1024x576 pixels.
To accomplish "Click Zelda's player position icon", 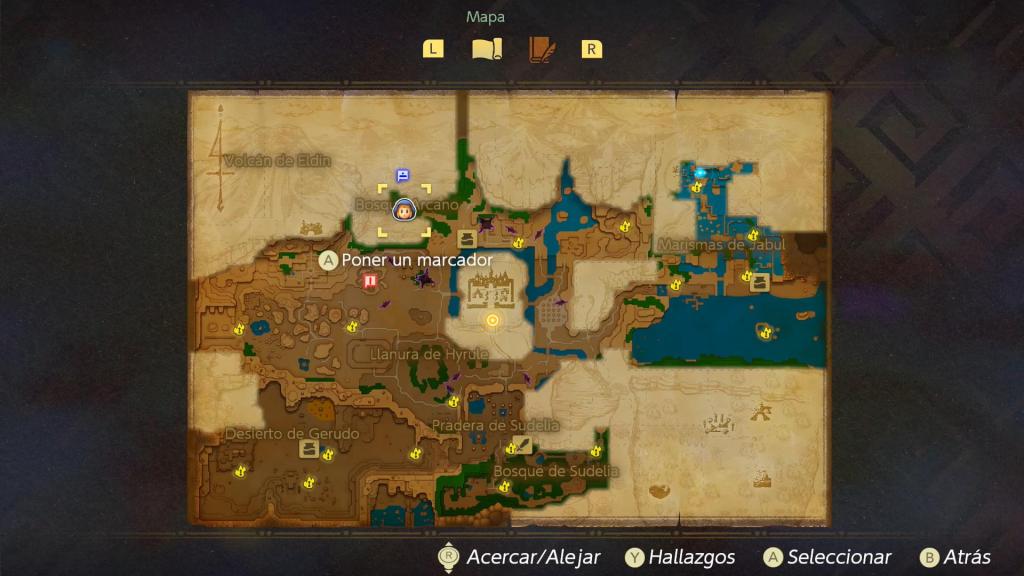I will point(404,211).
